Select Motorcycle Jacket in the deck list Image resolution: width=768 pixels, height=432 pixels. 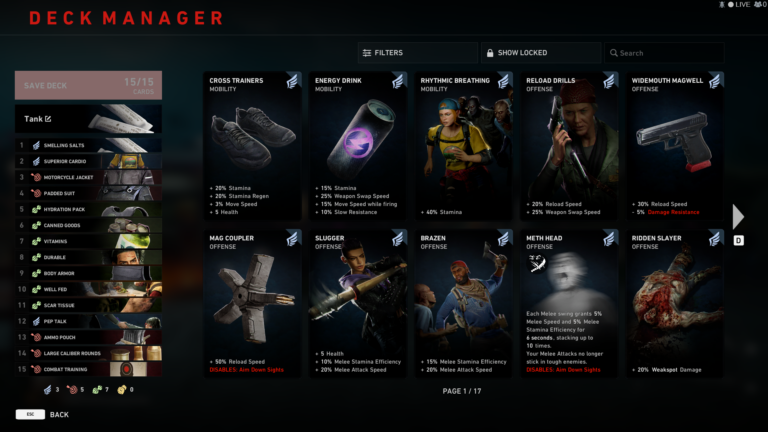(x=90, y=177)
